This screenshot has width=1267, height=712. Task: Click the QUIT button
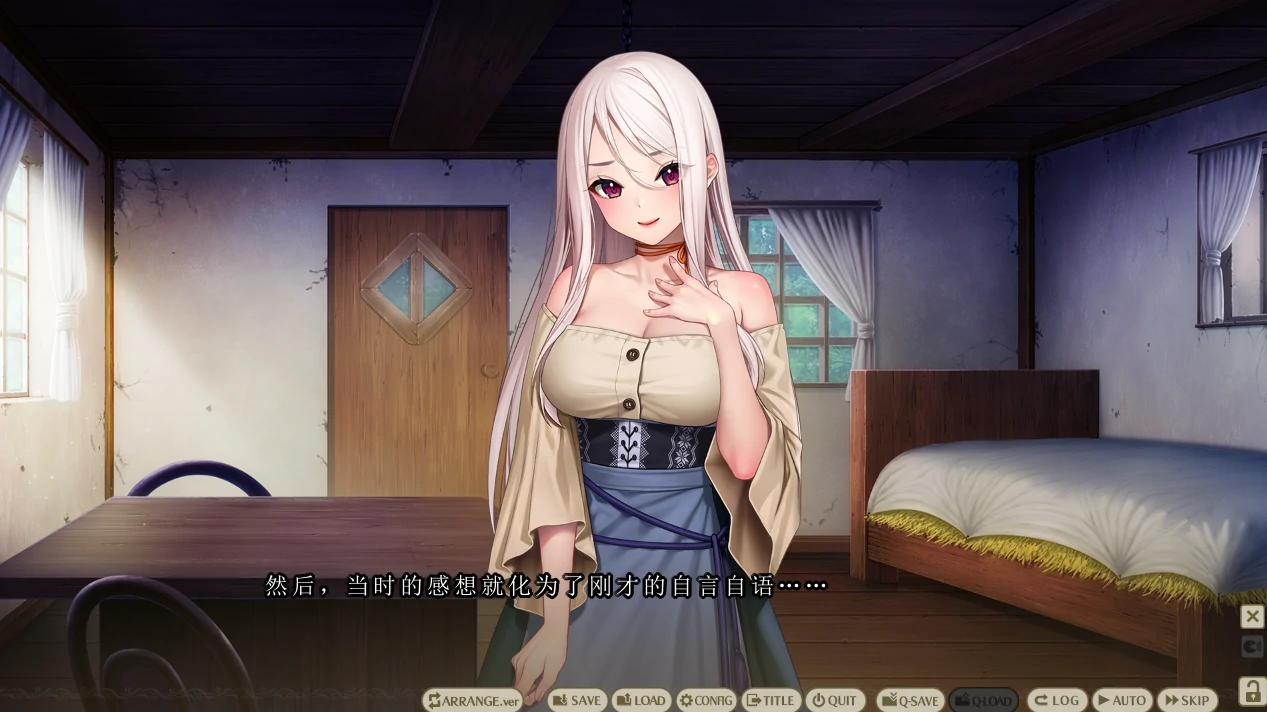834,700
